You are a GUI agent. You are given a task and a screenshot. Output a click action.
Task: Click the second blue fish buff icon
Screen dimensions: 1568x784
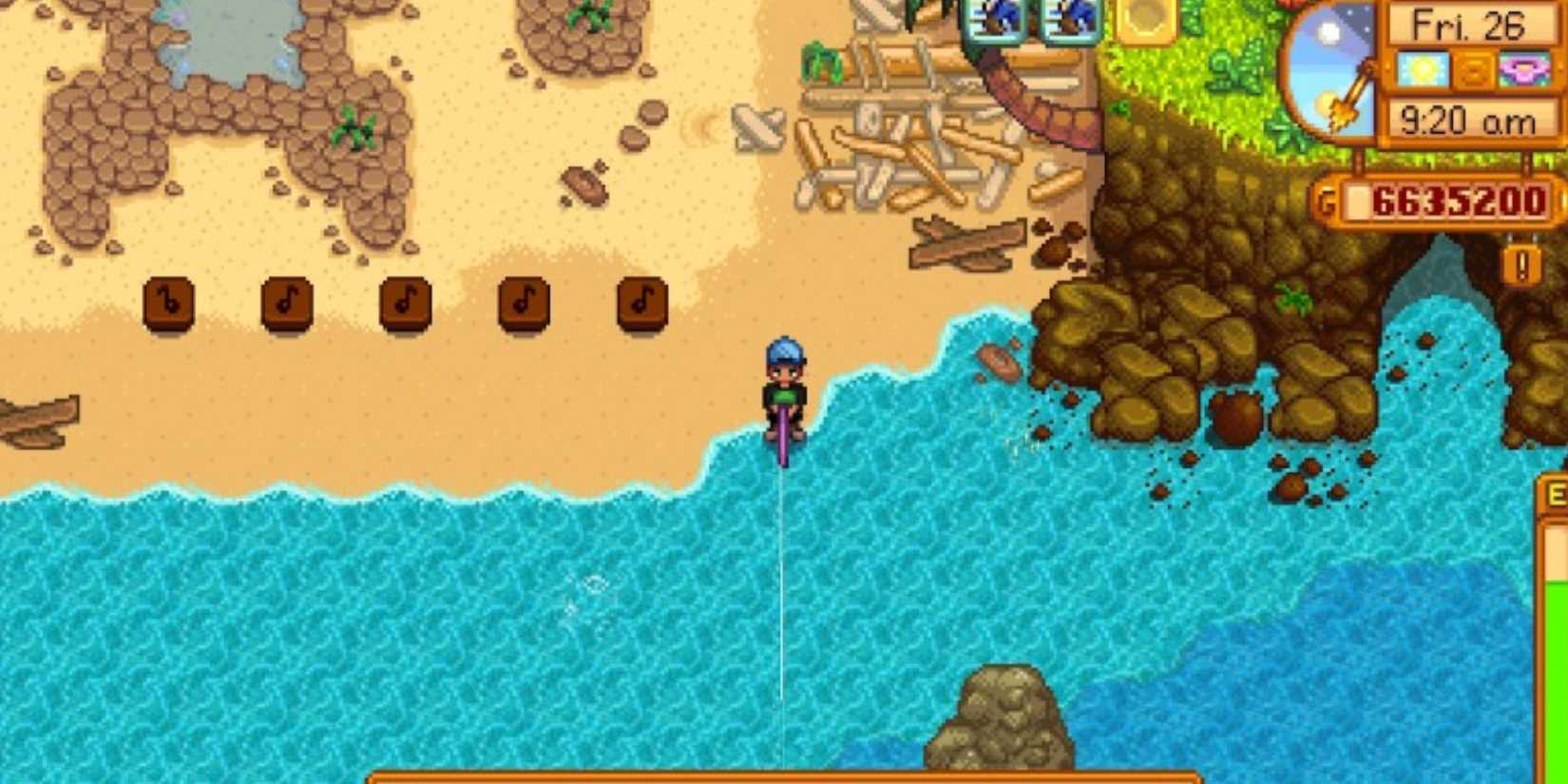(1069, 19)
